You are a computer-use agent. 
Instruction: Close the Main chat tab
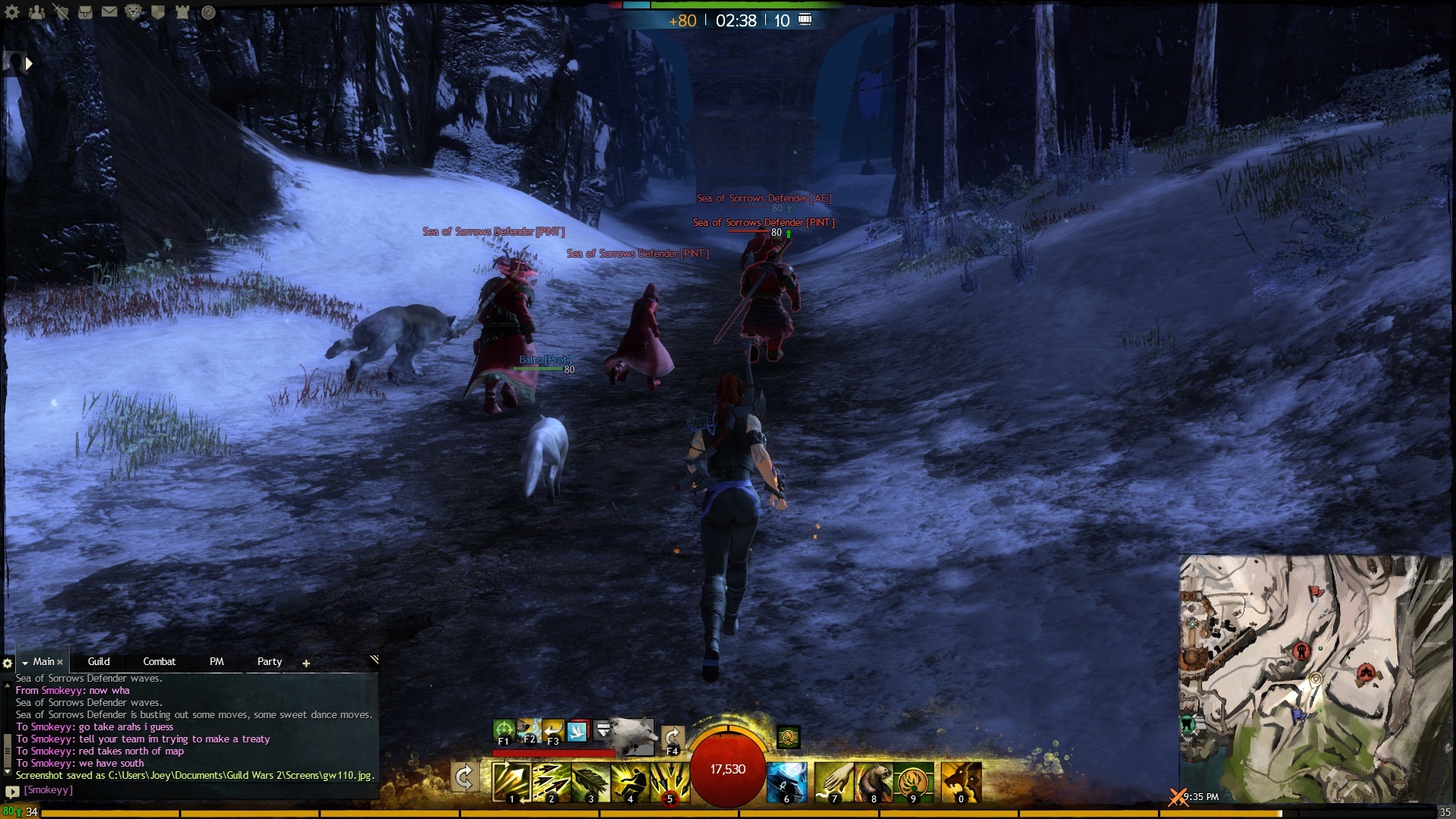point(60,662)
